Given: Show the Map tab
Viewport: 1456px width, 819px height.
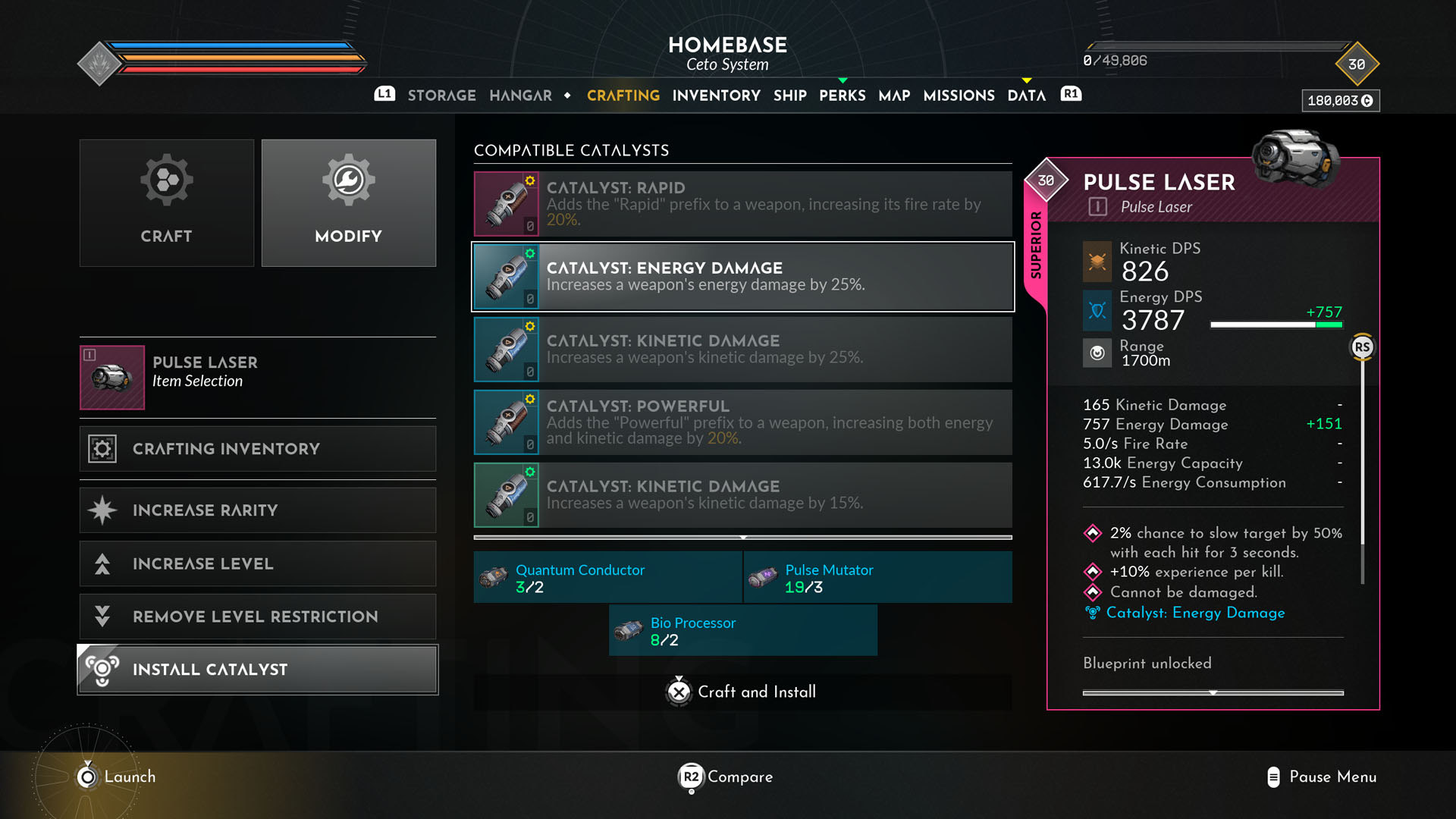Looking at the screenshot, I should (x=894, y=96).
